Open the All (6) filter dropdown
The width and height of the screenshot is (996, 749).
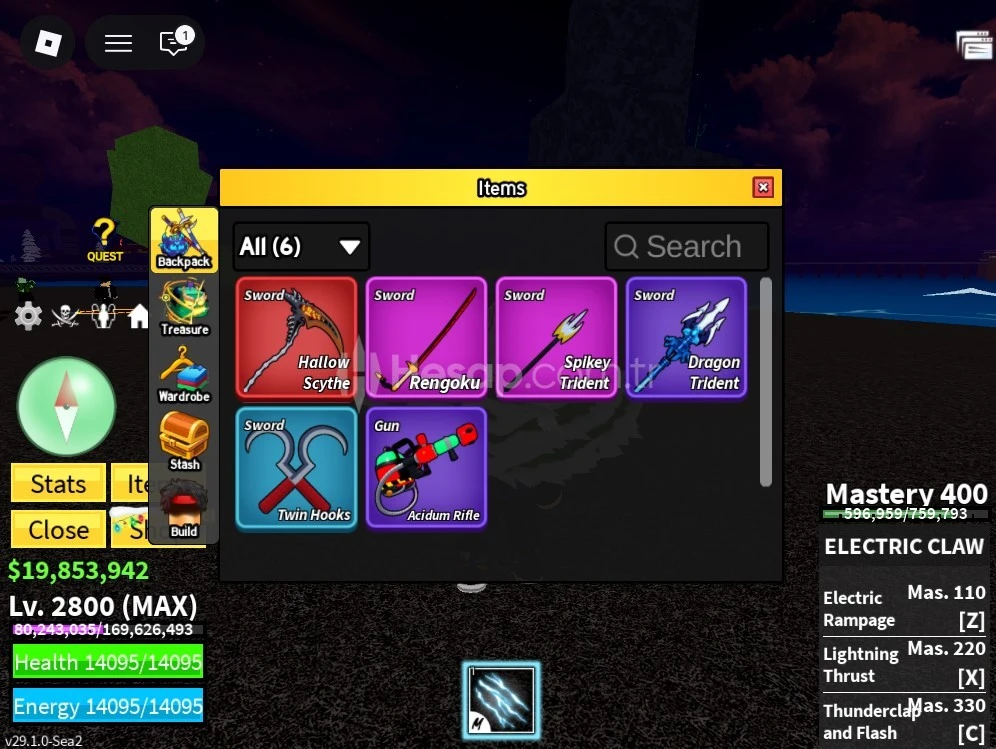(301, 247)
